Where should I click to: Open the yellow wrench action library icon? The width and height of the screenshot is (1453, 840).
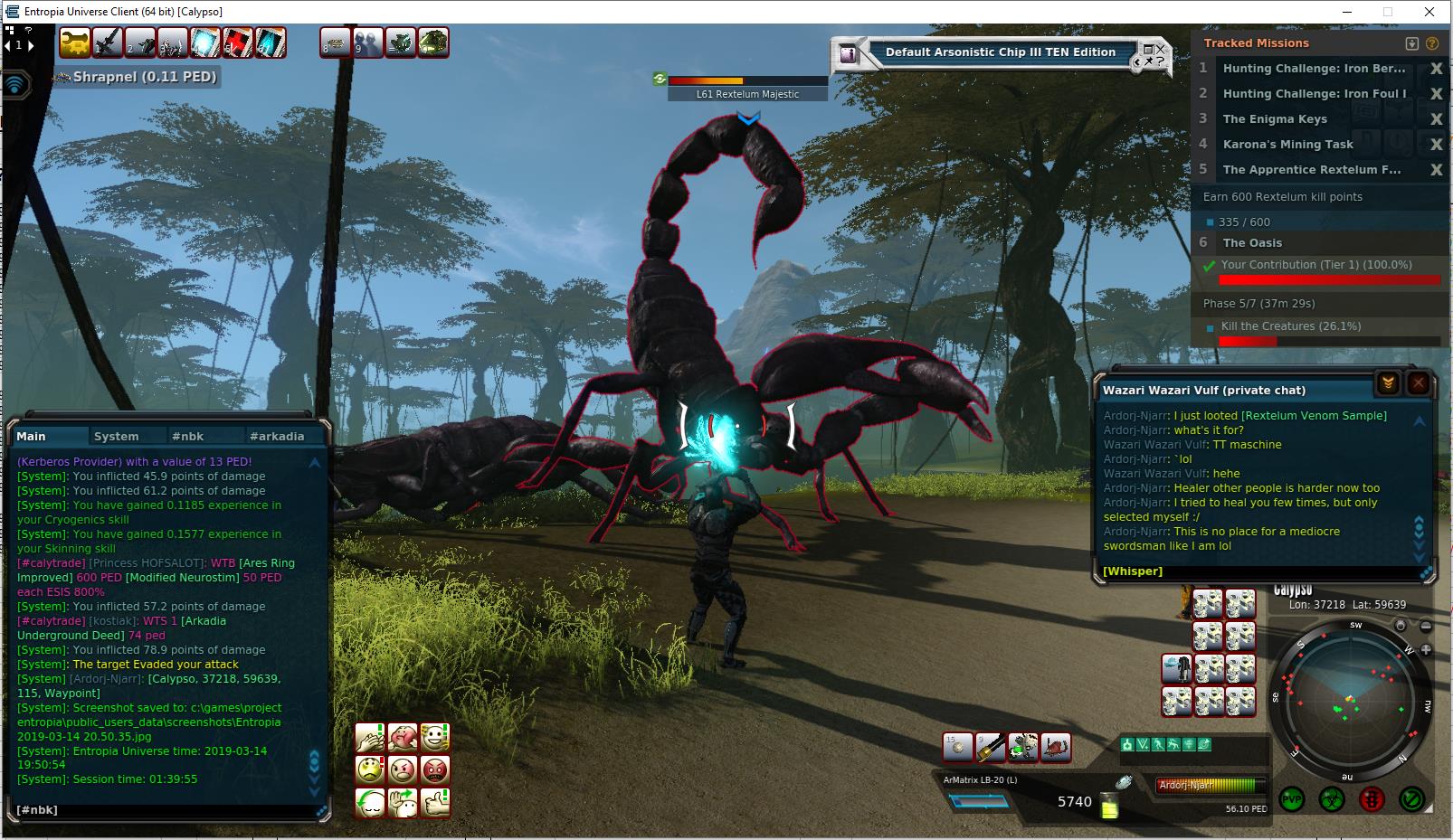point(76,42)
